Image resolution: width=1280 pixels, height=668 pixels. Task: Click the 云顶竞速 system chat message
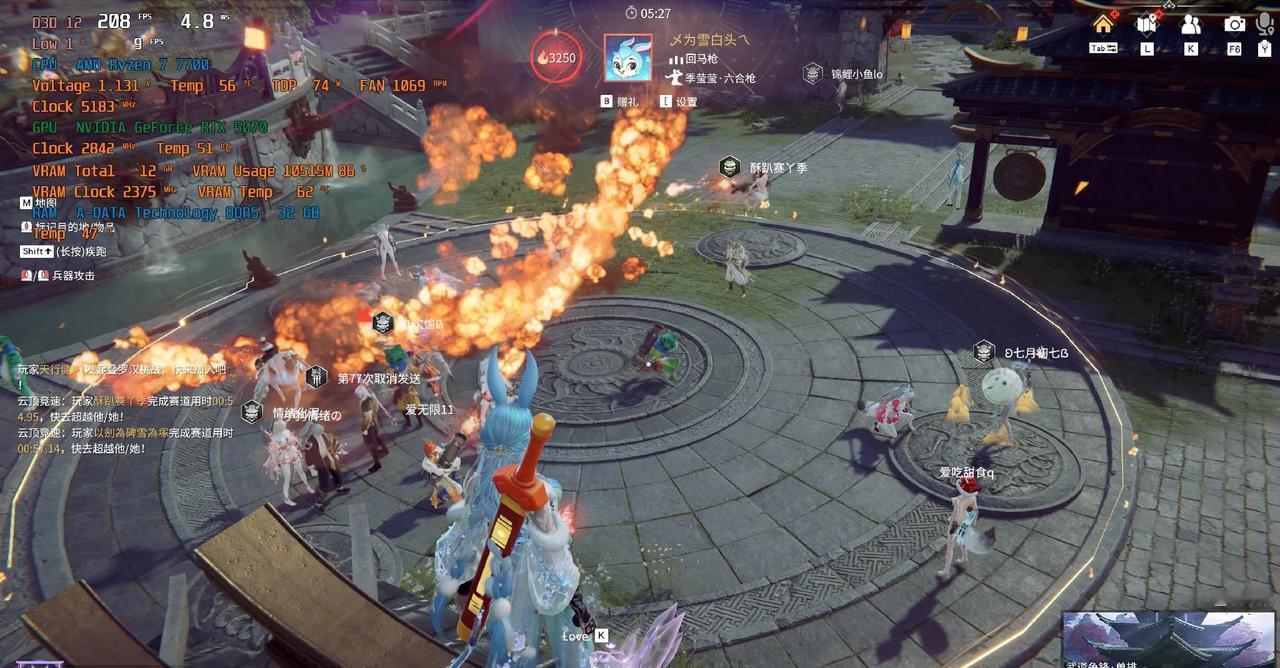125,408
